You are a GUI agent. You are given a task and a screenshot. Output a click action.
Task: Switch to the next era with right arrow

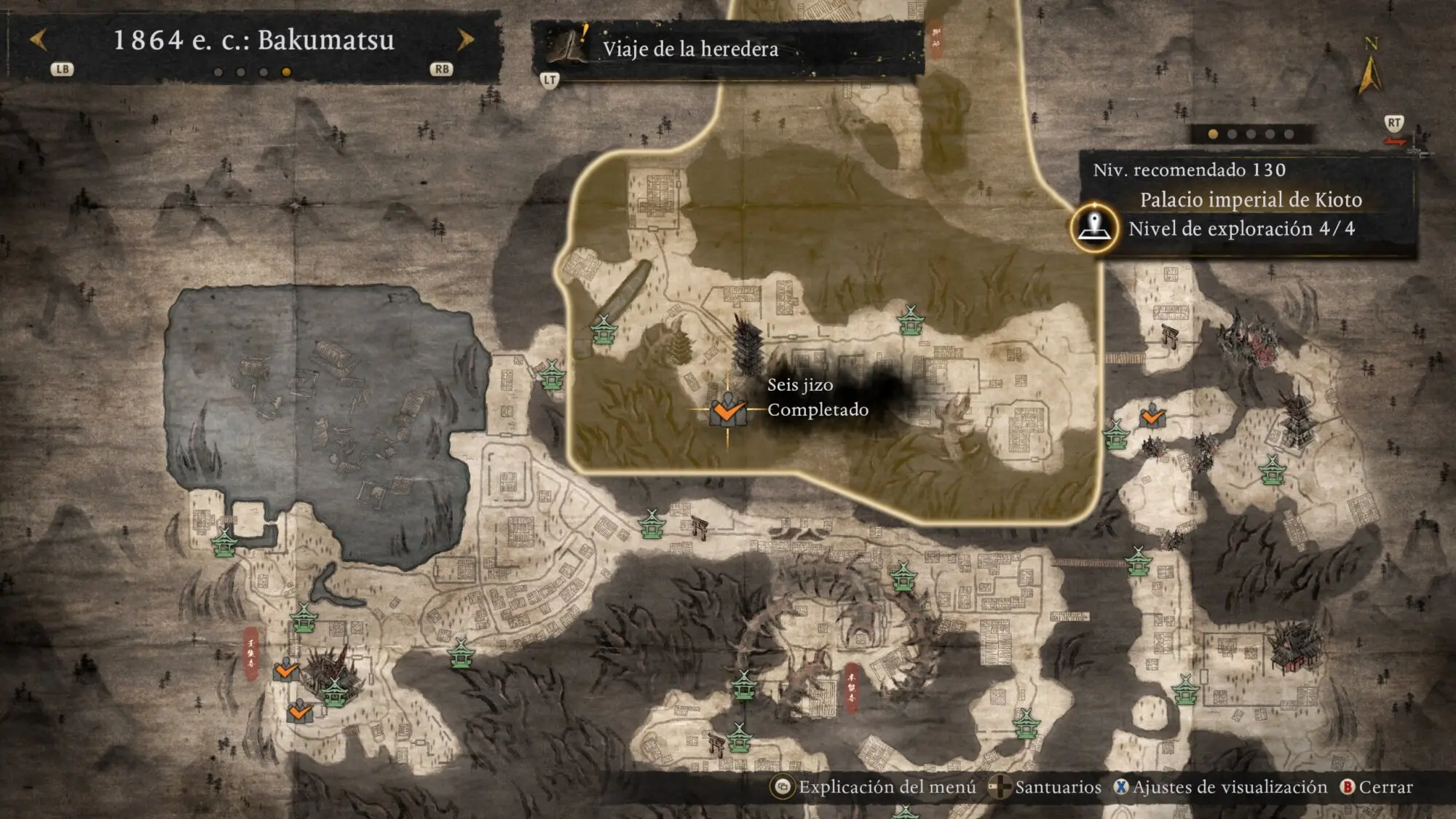pos(465,40)
